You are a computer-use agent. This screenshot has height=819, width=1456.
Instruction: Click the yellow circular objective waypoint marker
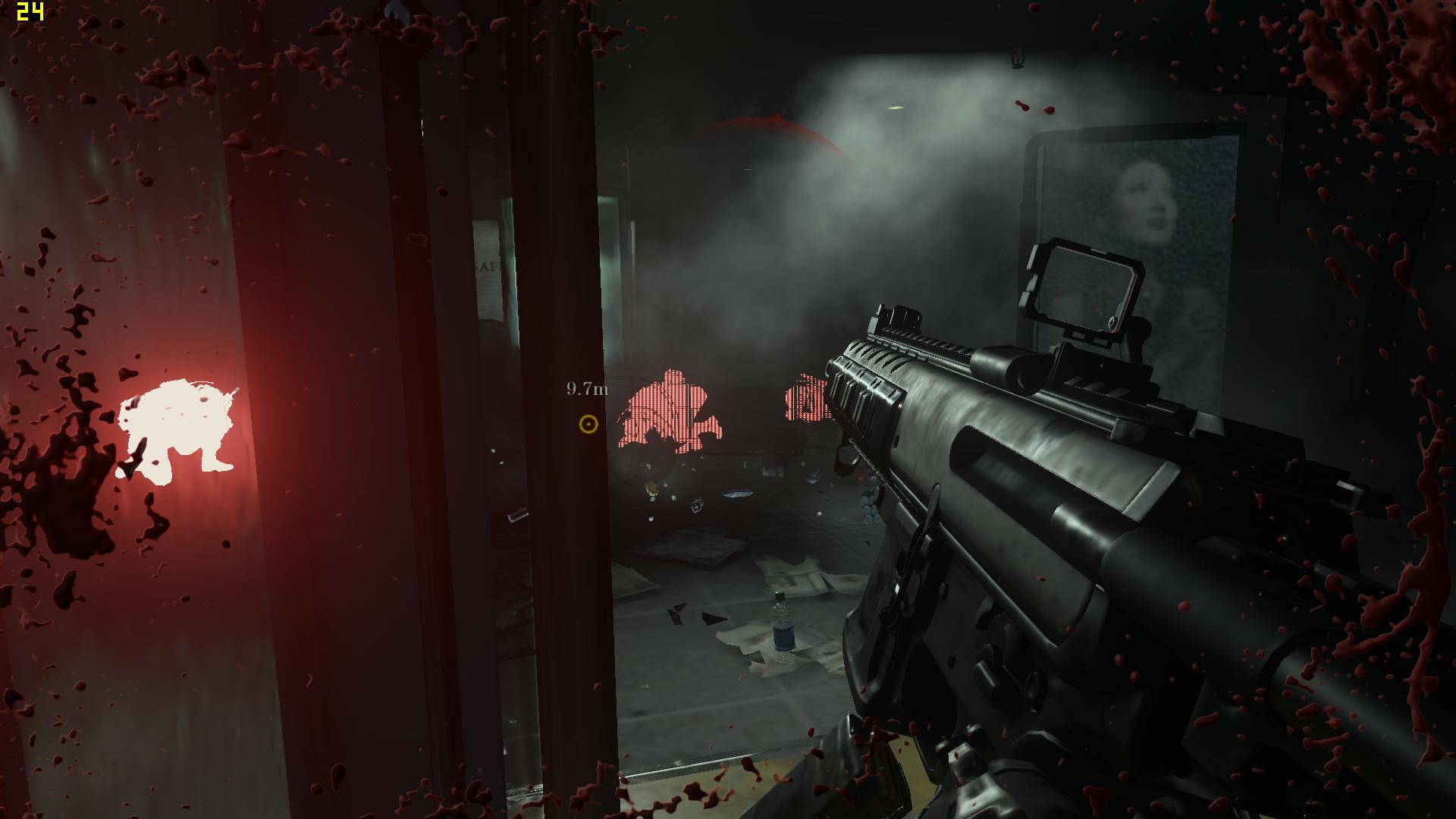coord(588,424)
